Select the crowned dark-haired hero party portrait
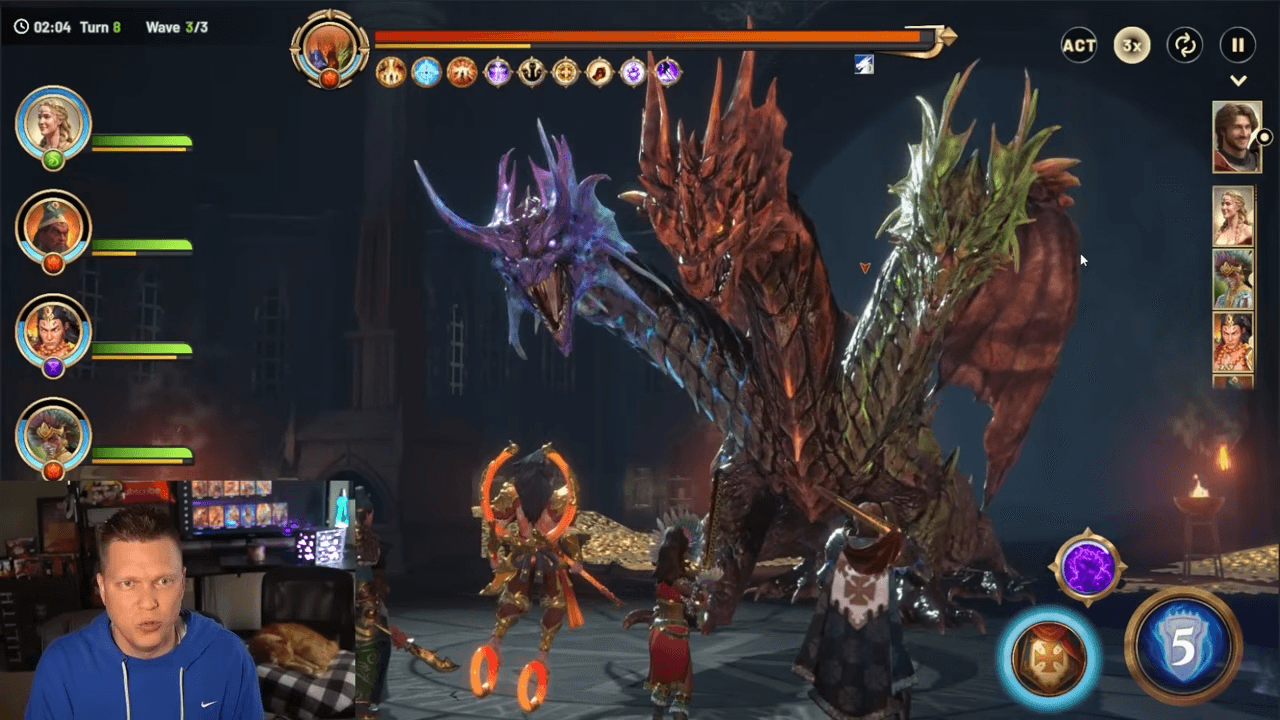 53,331
